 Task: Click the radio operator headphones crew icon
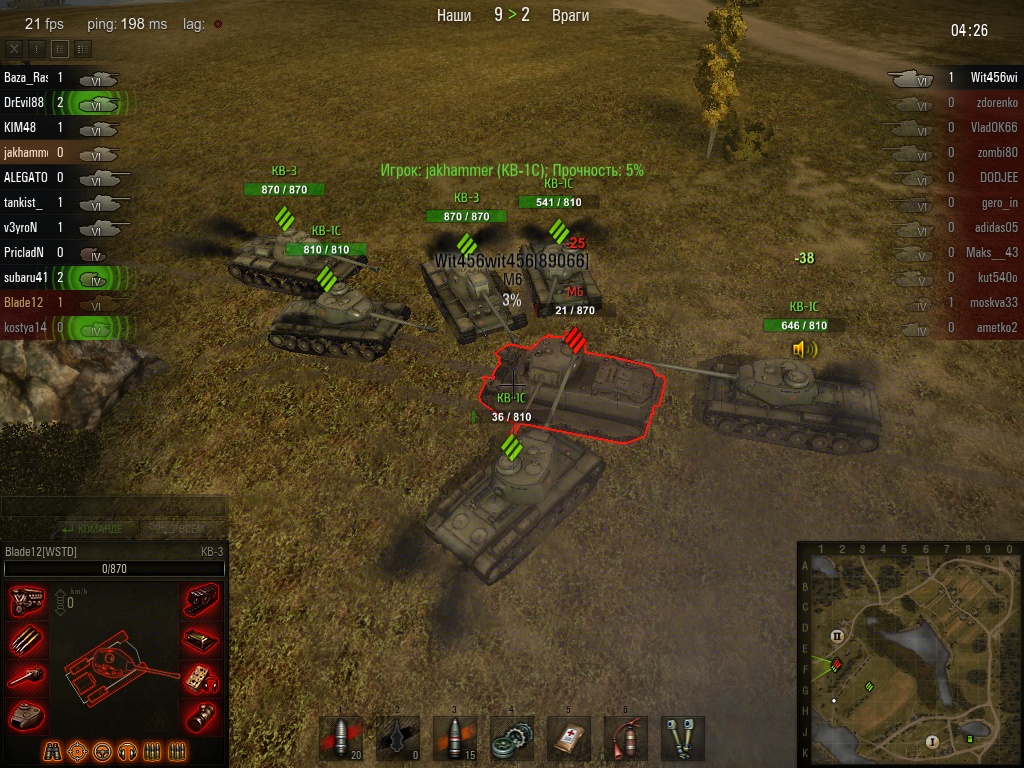point(127,751)
